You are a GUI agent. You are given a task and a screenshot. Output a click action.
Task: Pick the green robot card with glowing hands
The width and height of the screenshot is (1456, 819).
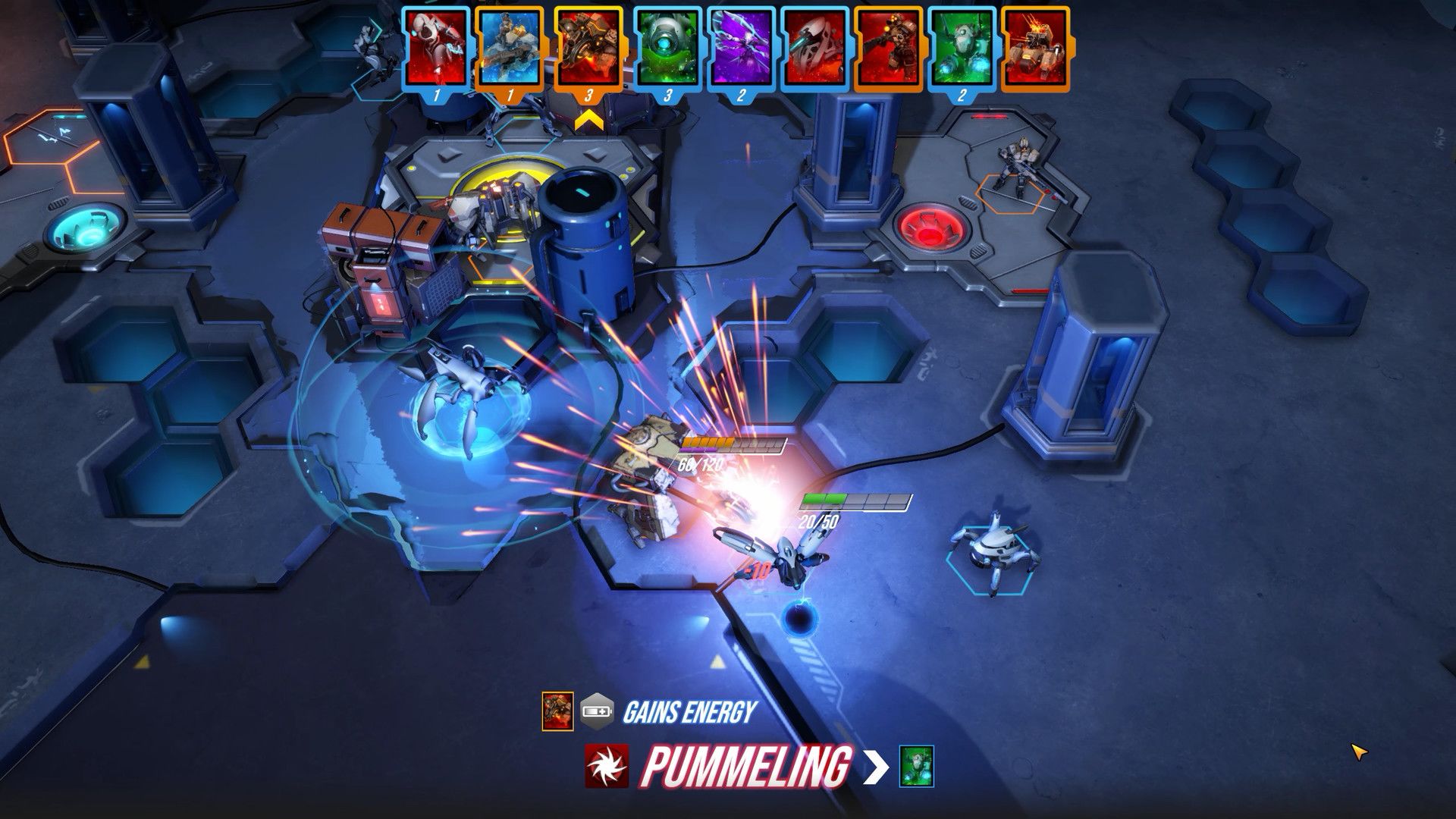click(x=962, y=47)
